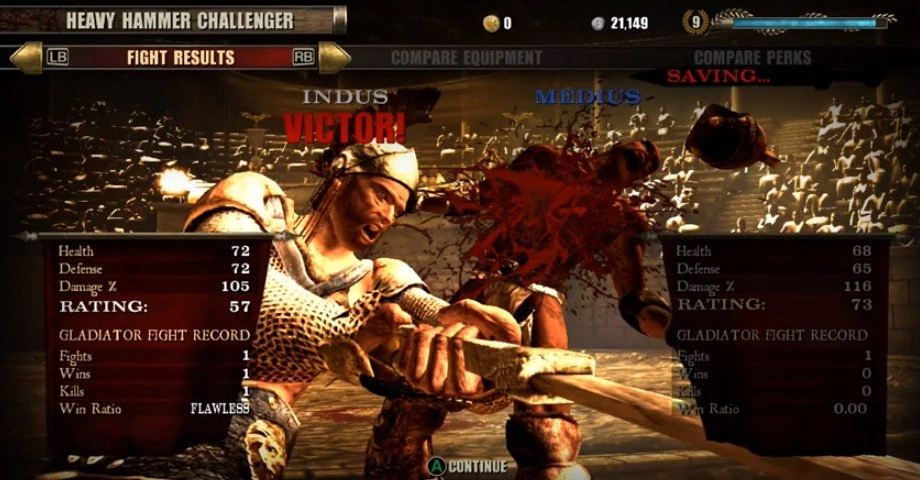This screenshot has width=920, height=480.
Task: Show the Compare Perks tab
Action: click(x=752, y=58)
